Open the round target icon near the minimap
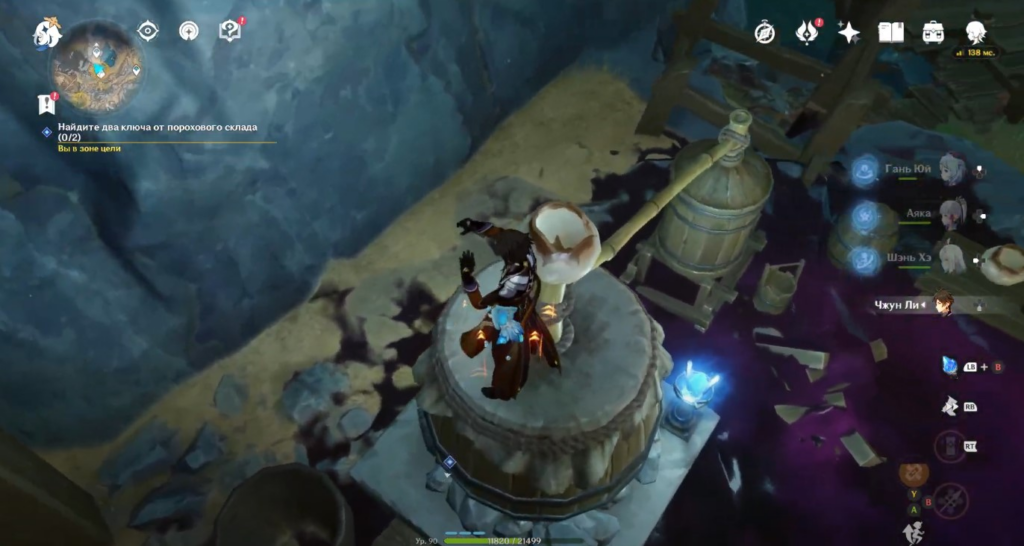 tap(188, 31)
